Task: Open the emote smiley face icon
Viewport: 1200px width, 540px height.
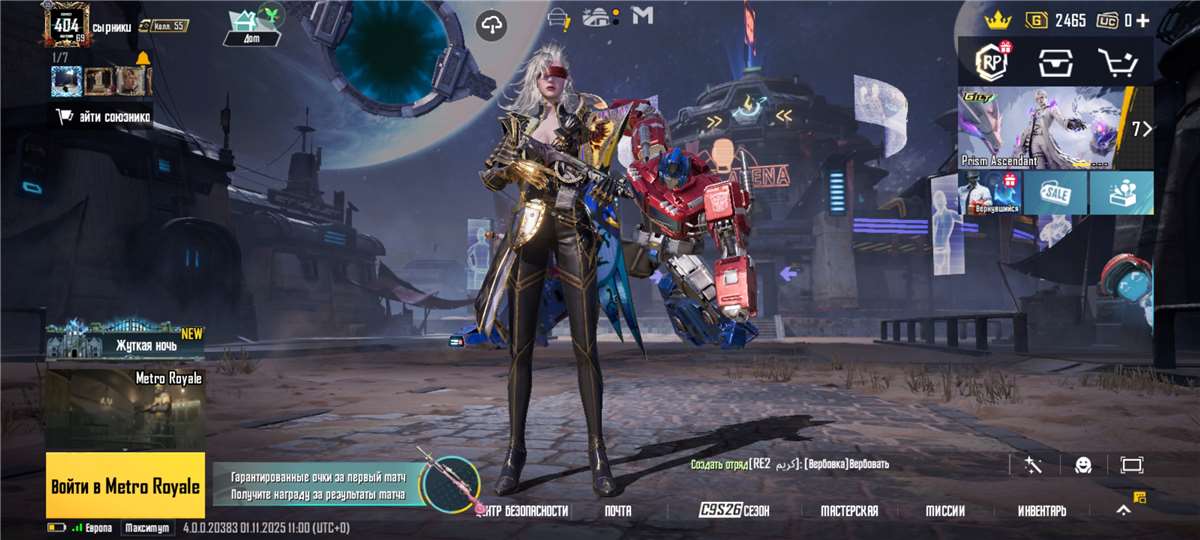Action: tap(1083, 465)
